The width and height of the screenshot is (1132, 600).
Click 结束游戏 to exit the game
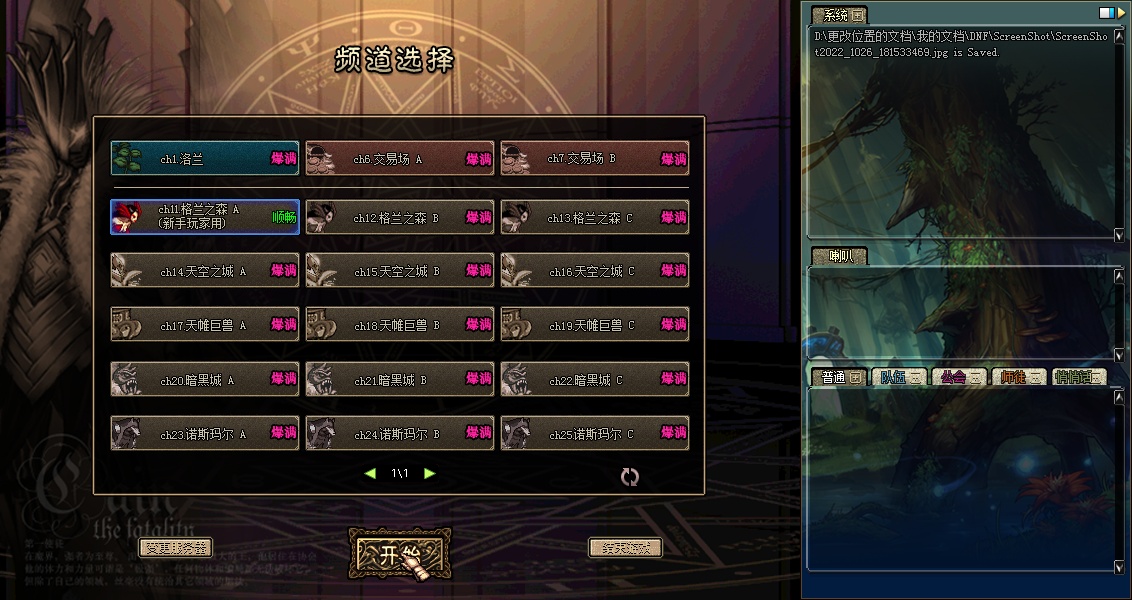[625, 548]
